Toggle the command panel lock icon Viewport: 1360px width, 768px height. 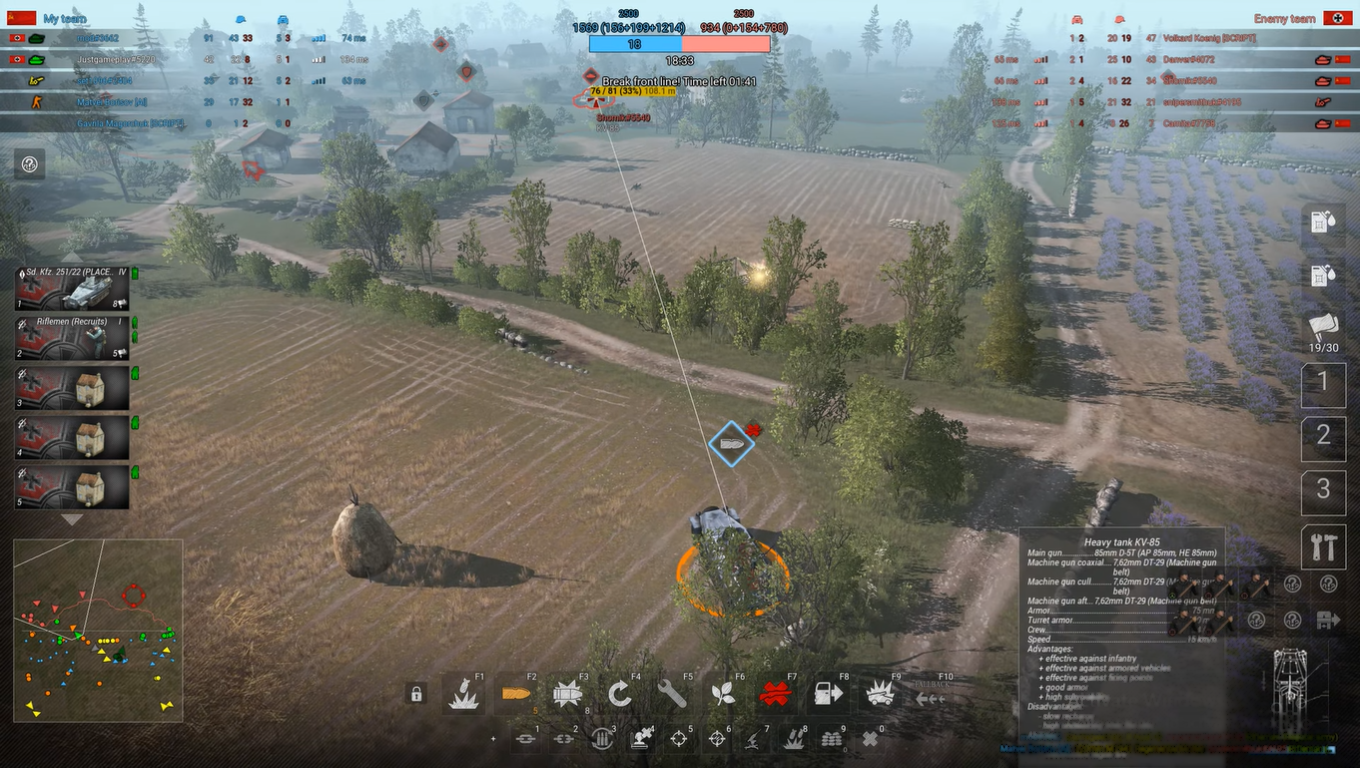click(416, 694)
